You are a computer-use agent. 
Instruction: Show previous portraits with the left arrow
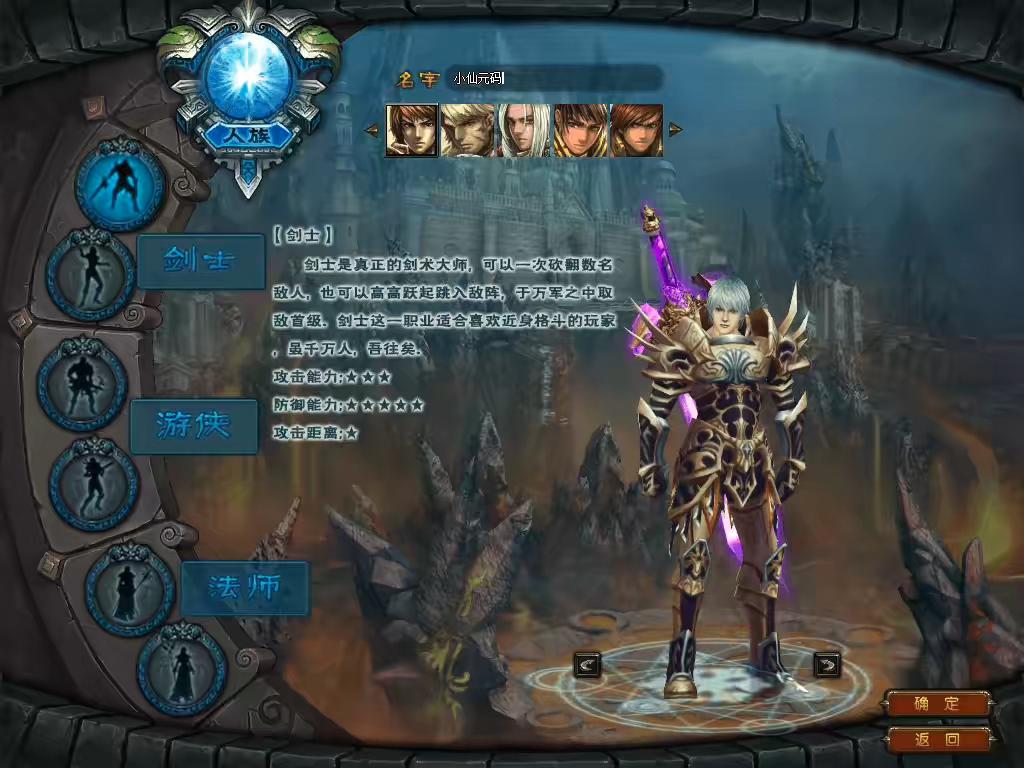(x=371, y=130)
